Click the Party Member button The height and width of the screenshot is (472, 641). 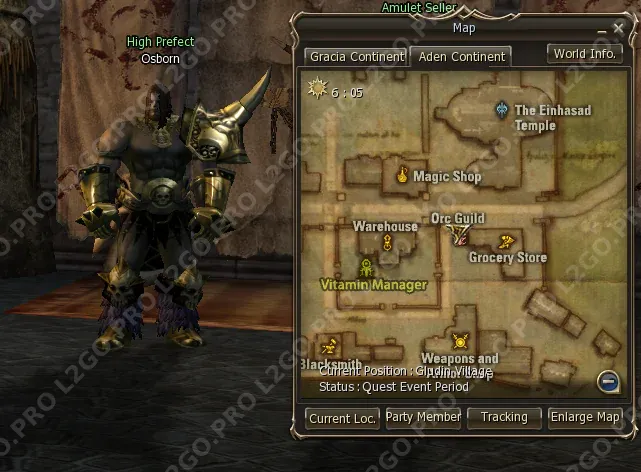pyautogui.click(x=423, y=417)
